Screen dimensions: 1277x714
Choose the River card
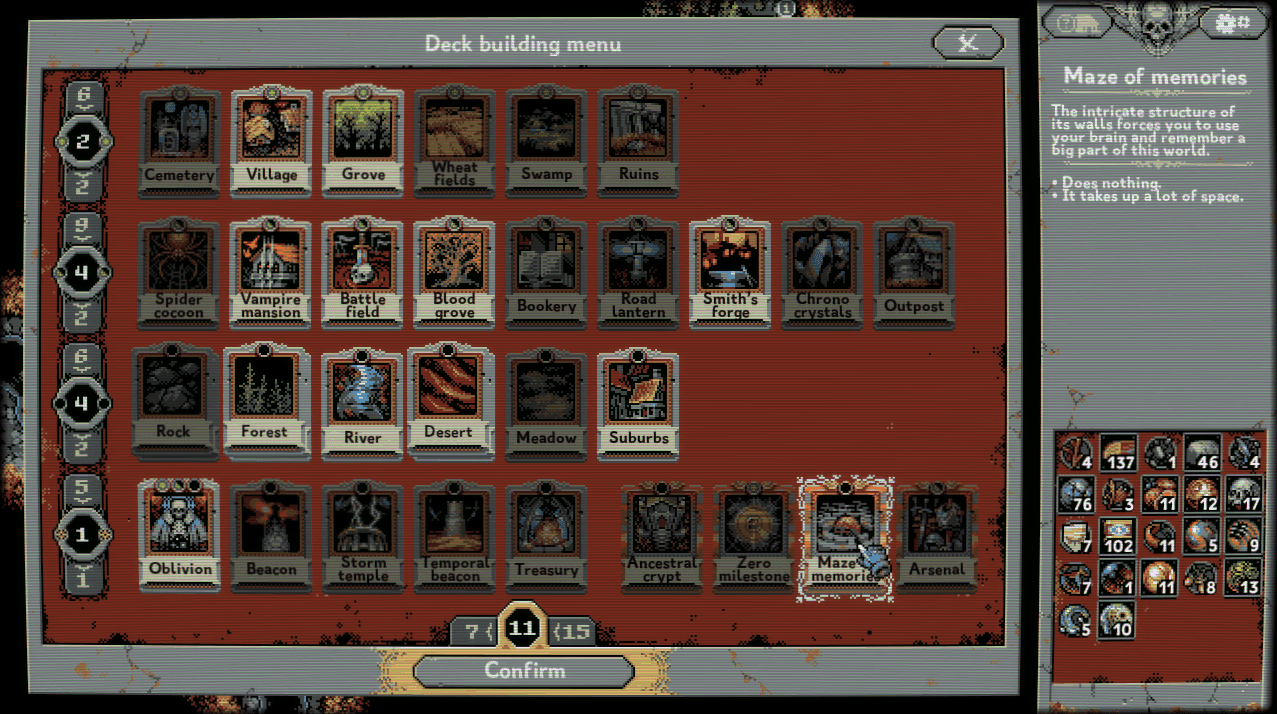pyautogui.click(x=363, y=400)
